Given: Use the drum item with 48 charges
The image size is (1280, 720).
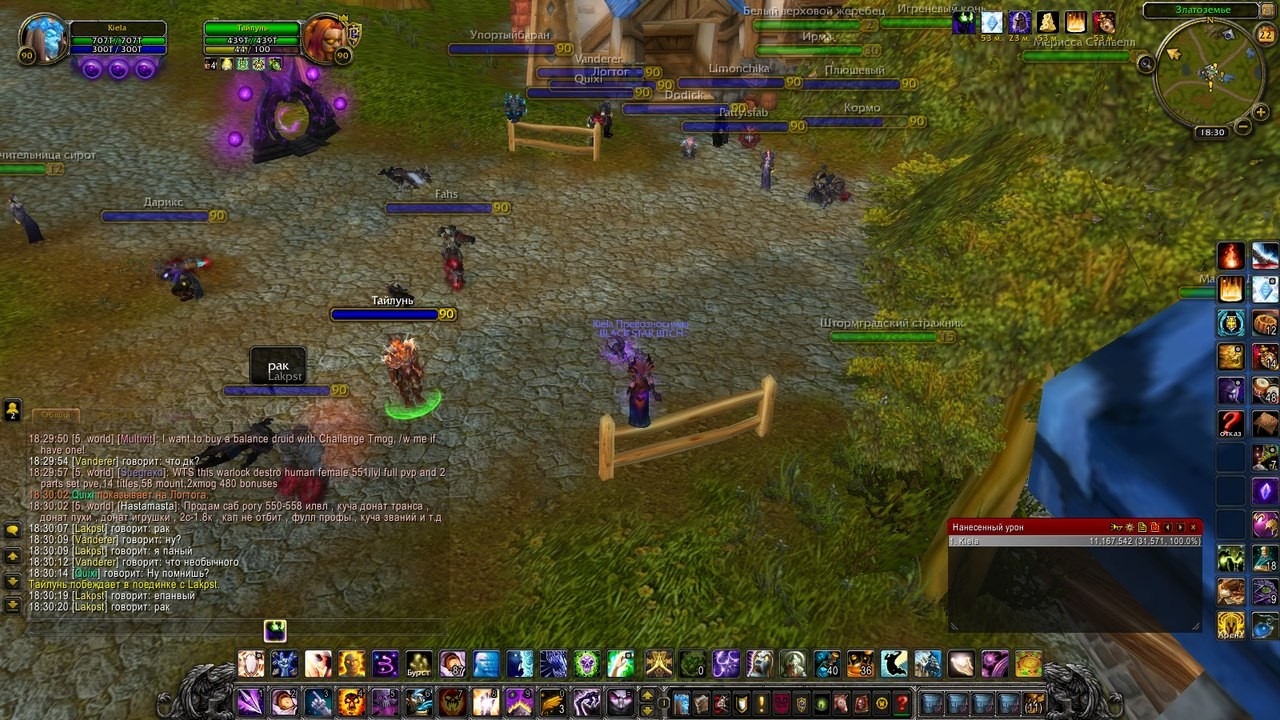Looking at the screenshot, I should click(1265, 390).
